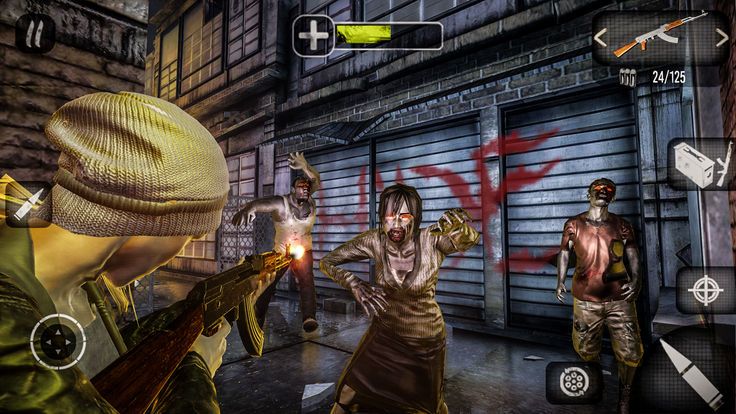
Task: Fire using the large bullet button
Action: pos(690,375)
